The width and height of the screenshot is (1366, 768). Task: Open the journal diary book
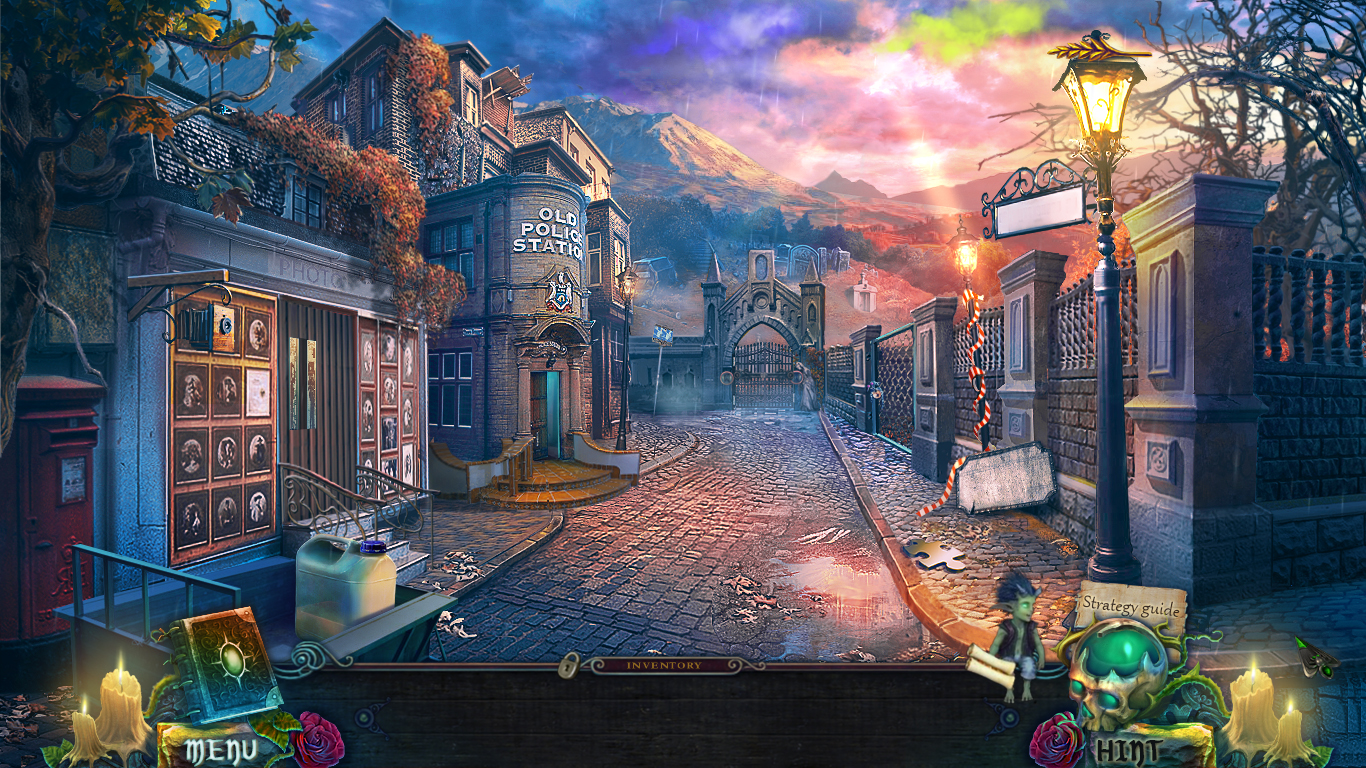pos(228,662)
